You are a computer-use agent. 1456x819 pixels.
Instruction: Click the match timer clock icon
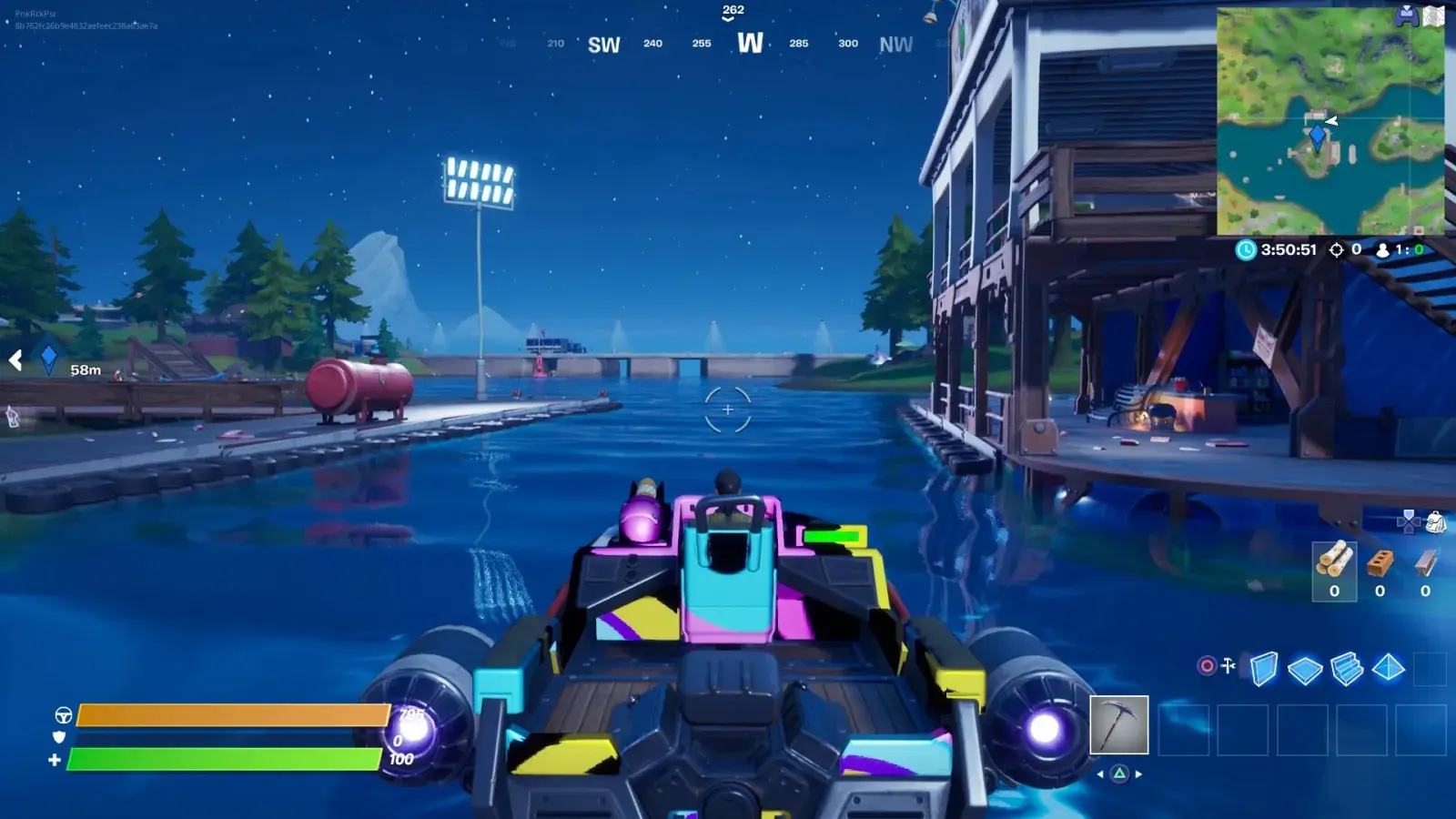click(1246, 248)
